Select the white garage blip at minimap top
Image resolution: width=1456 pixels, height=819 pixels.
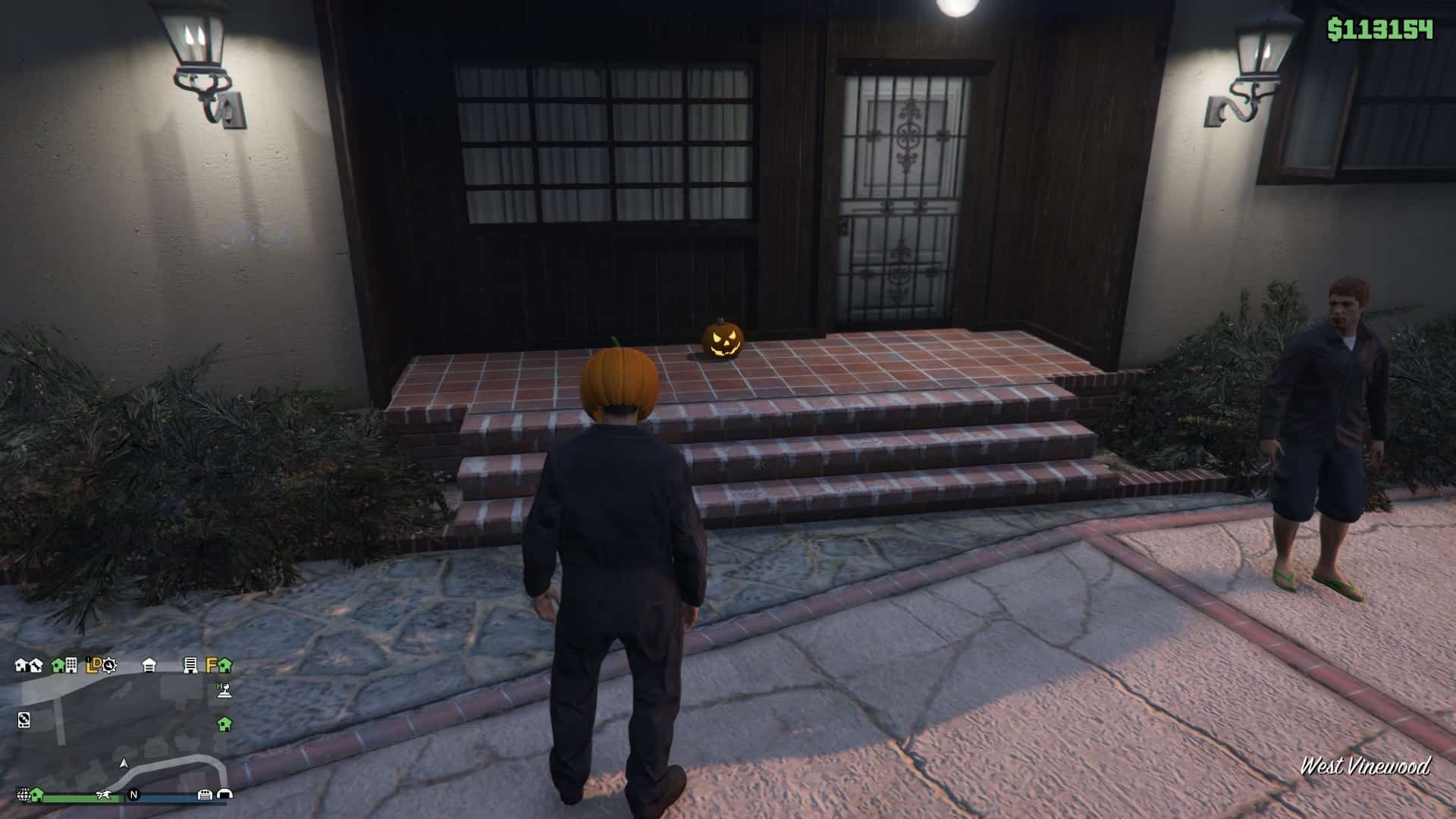pos(149,666)
